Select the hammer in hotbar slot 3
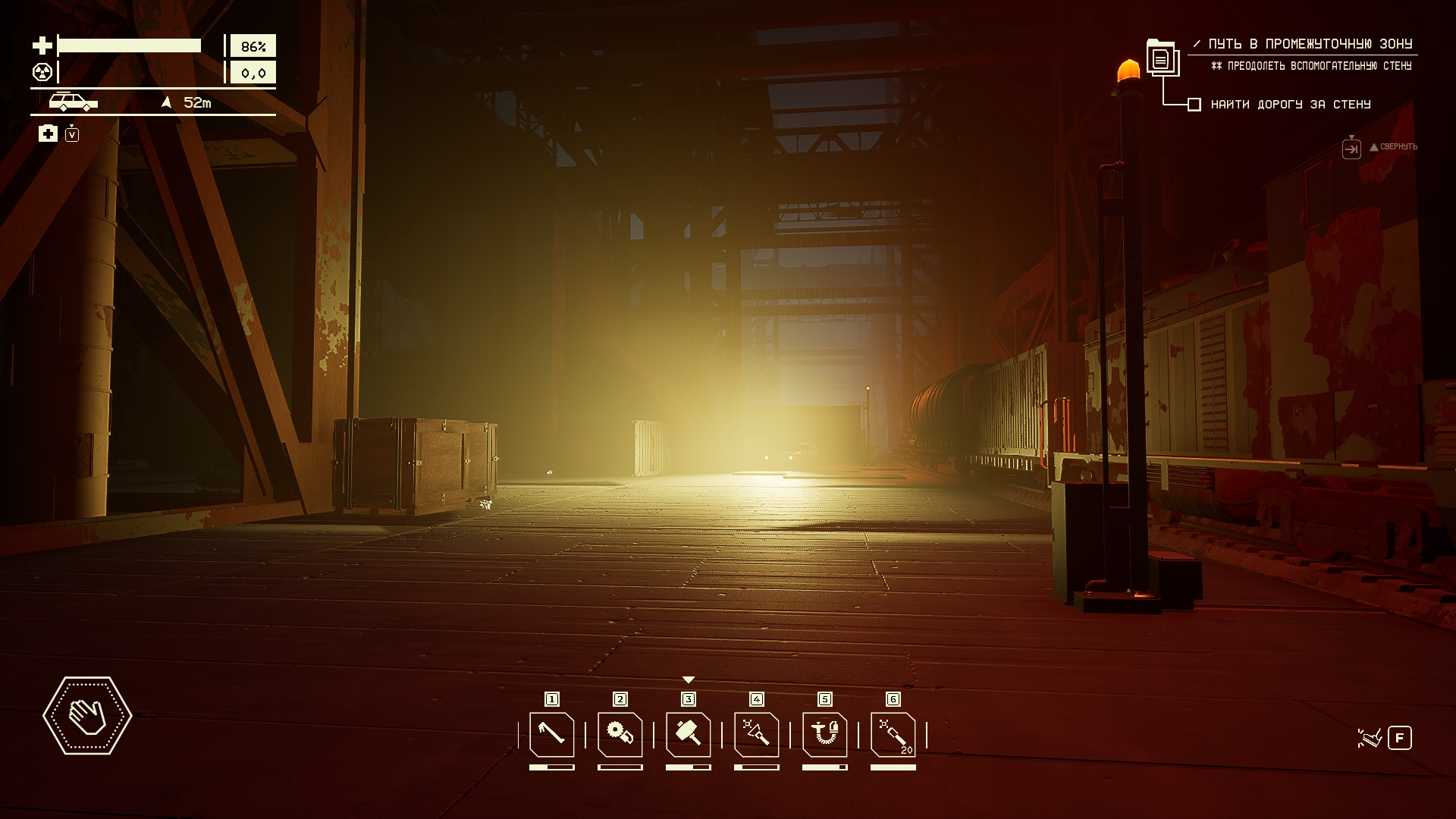The width and height of the screenshot is (1456, 819). tap(688, 734)
